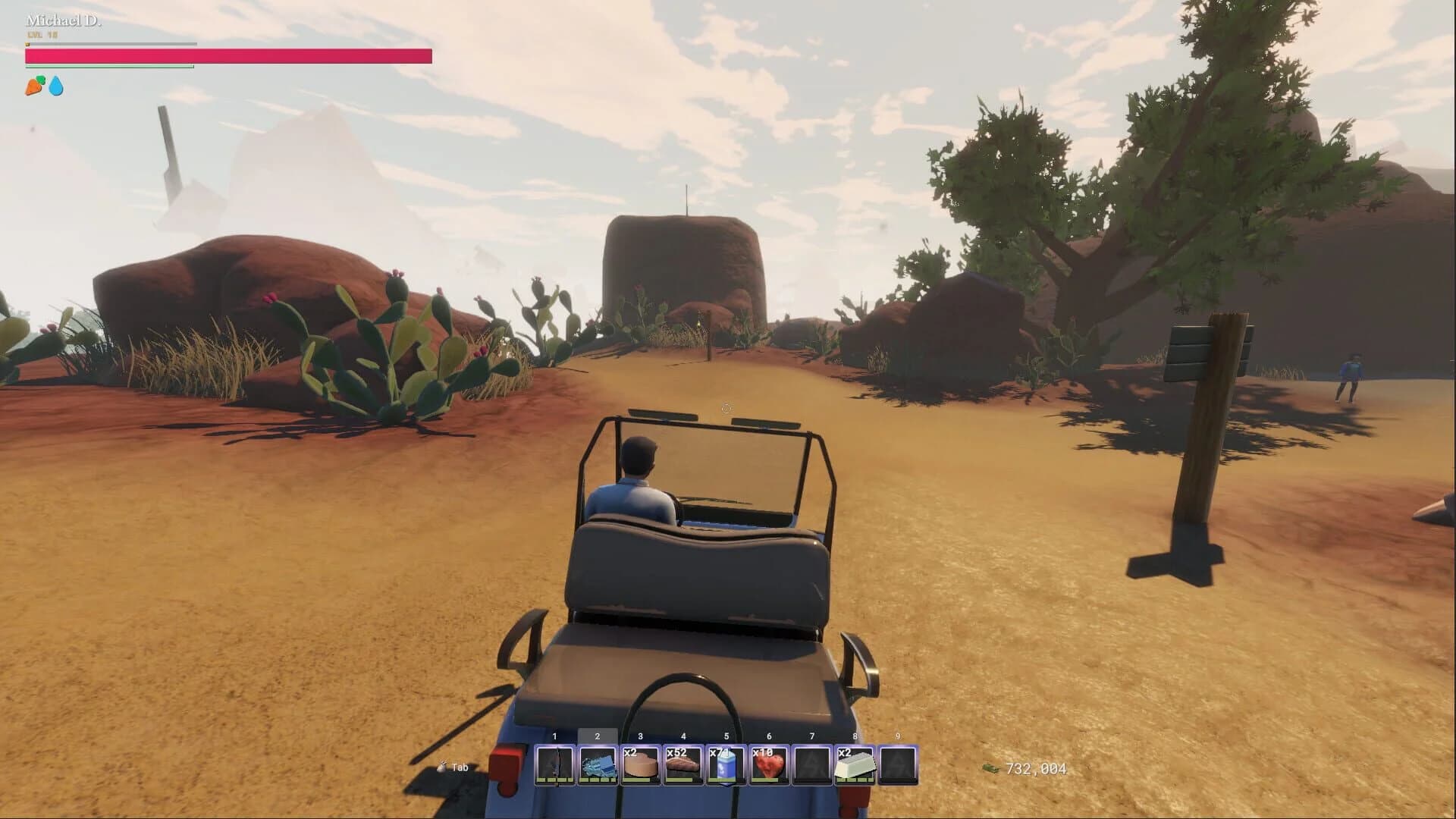Click the yellow XP progress bar

pyautogui.click(x=110, y=43)
